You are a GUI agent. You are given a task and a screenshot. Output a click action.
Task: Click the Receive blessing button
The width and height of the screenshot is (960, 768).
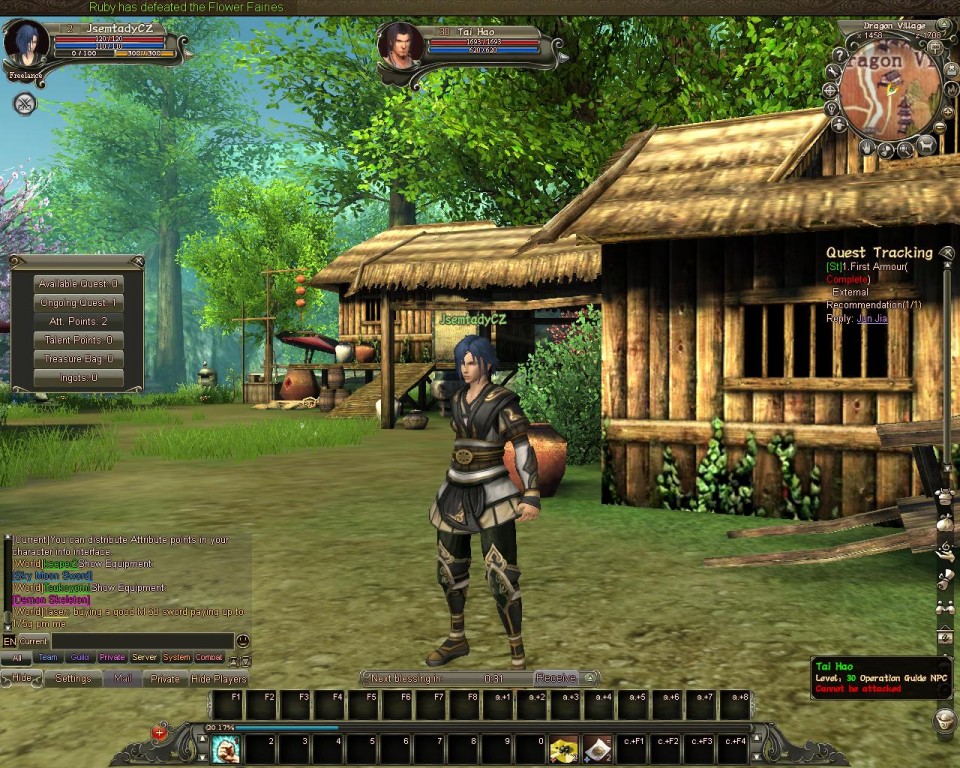556,678
